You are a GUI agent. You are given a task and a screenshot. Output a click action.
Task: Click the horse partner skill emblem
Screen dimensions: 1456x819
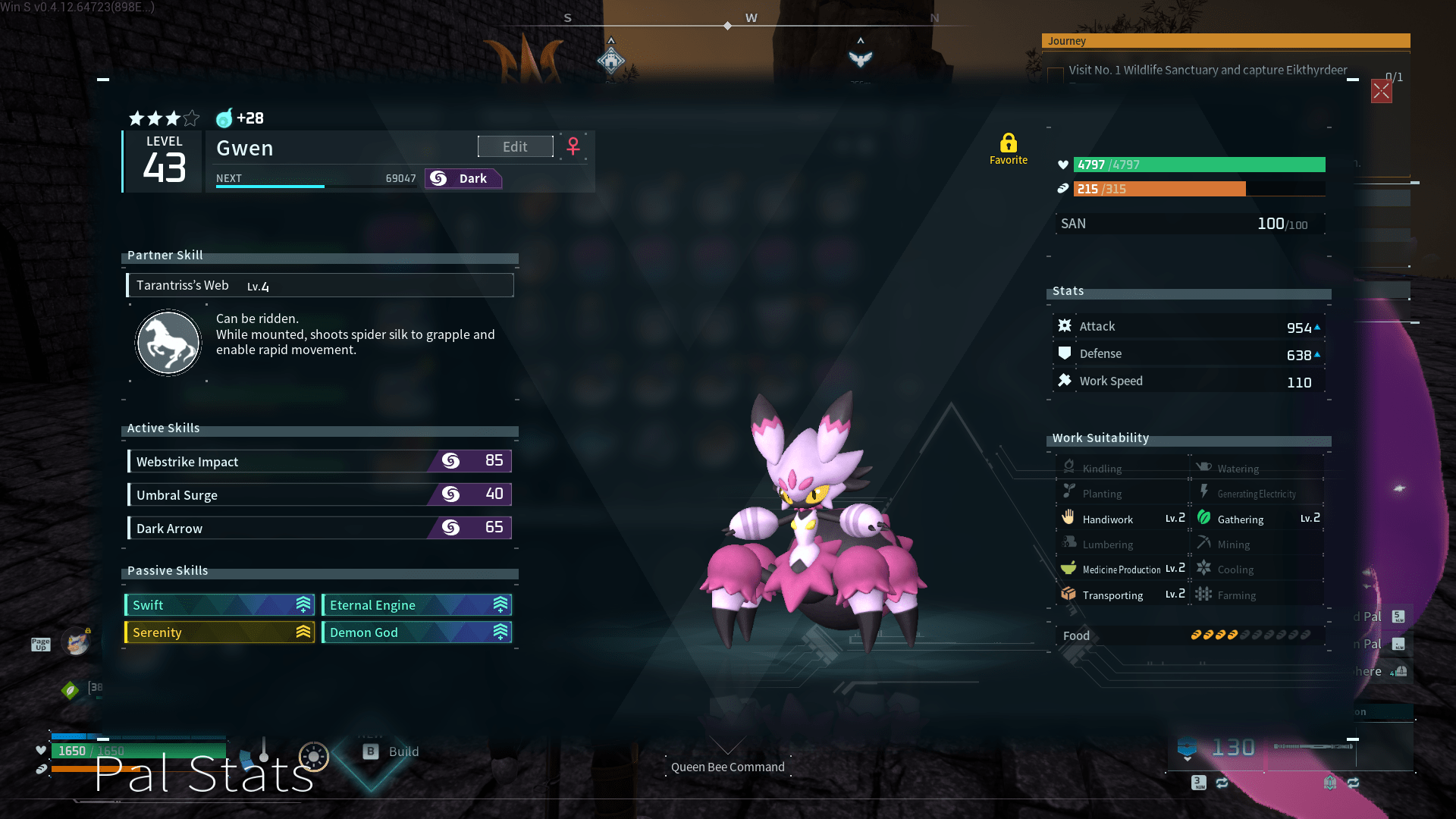168,342
